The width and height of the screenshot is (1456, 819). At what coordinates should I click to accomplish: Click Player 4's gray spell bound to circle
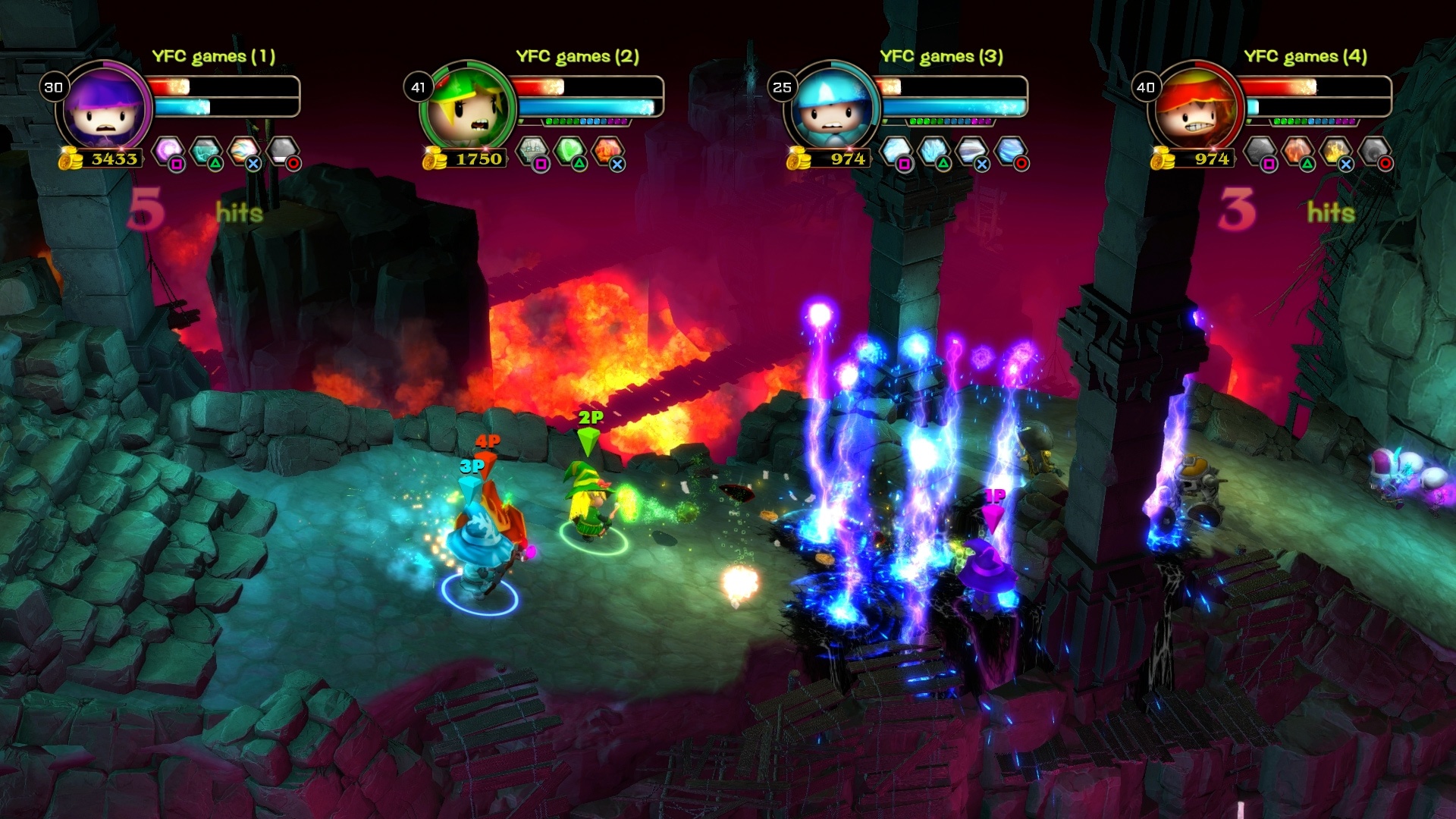pos(1375,149)
